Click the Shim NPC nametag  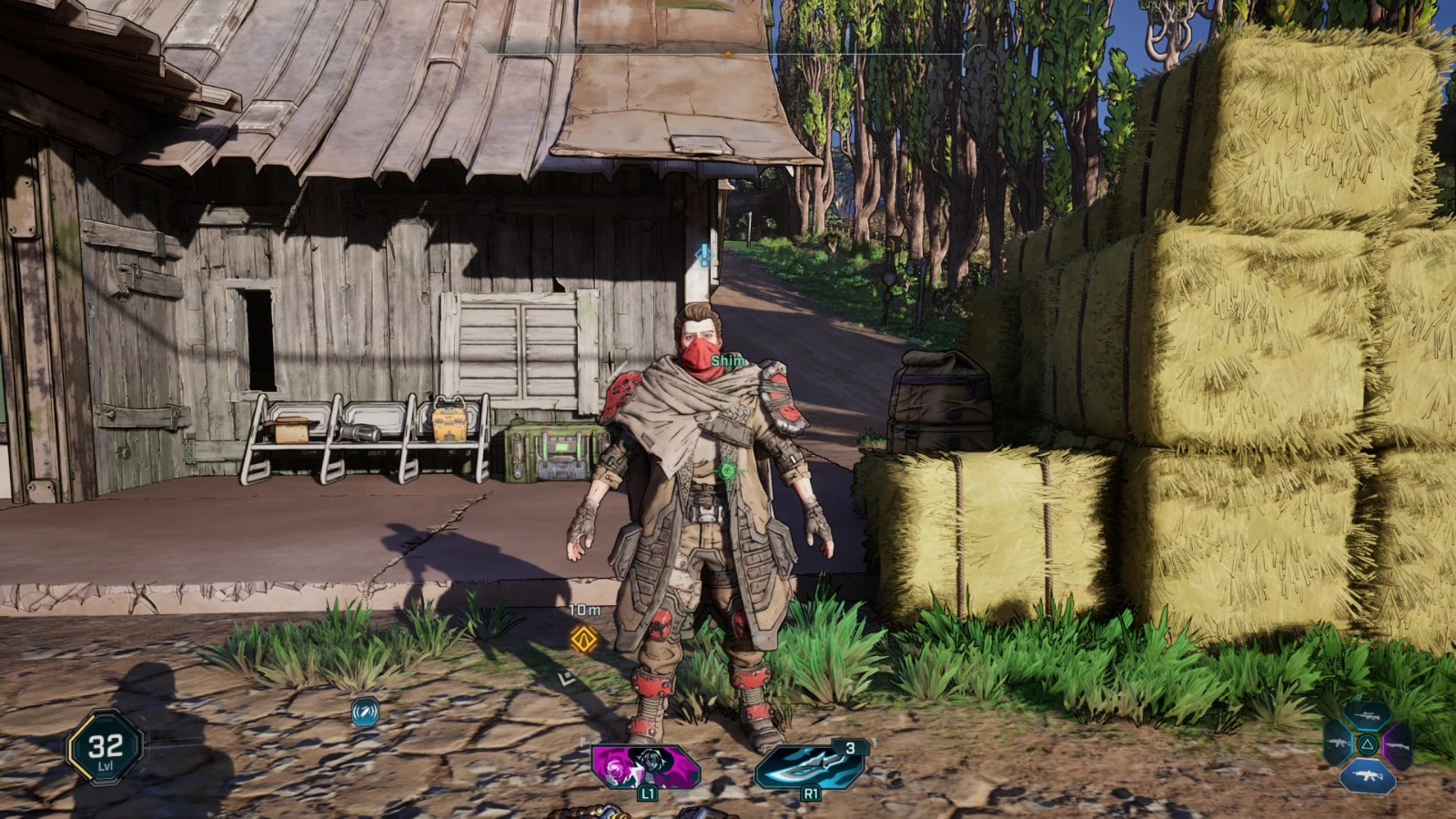[x=728, y=361]
